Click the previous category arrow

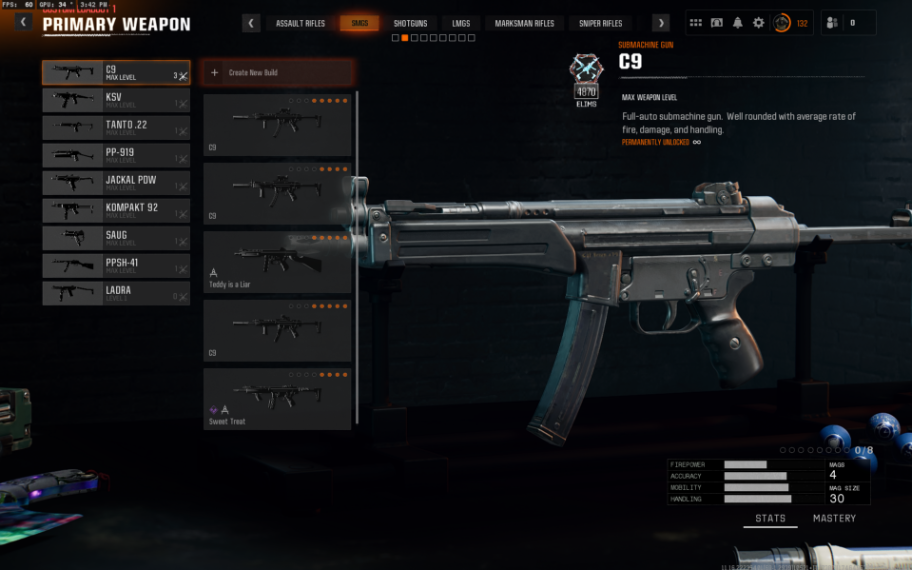pyautogui.click(x=252, y=23)
